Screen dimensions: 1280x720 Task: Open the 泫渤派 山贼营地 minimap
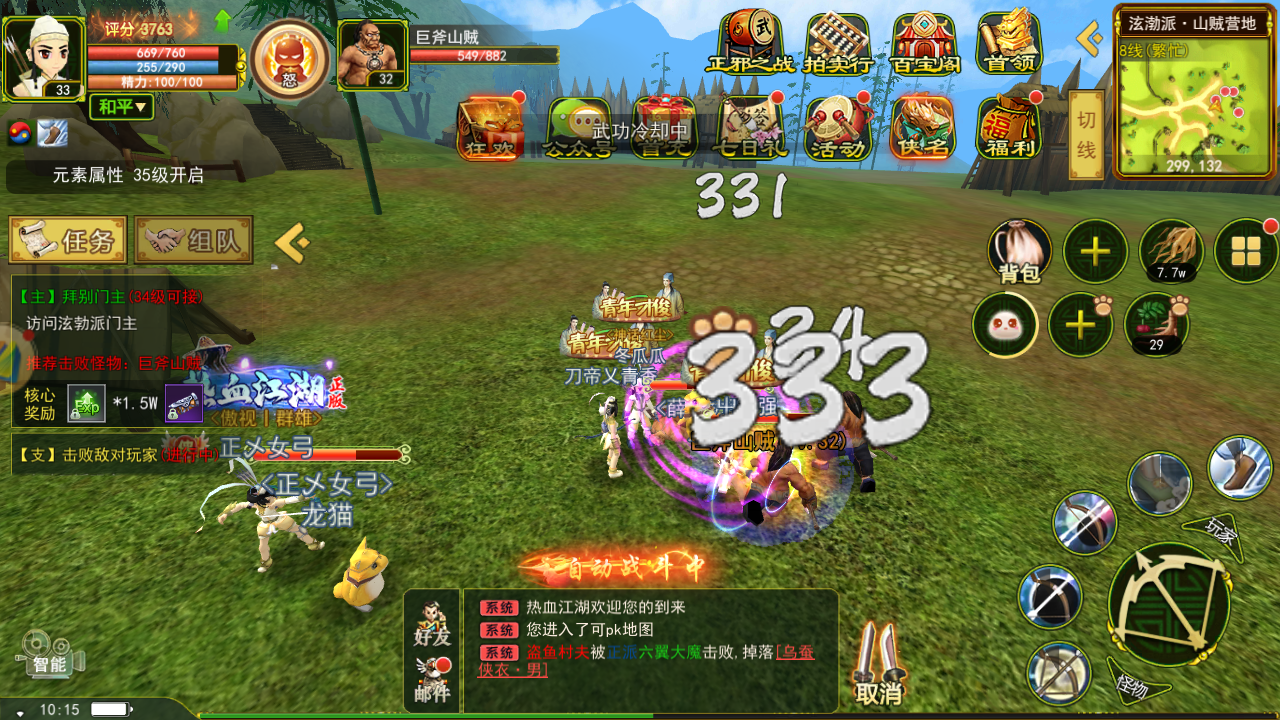pos(1195,100)
